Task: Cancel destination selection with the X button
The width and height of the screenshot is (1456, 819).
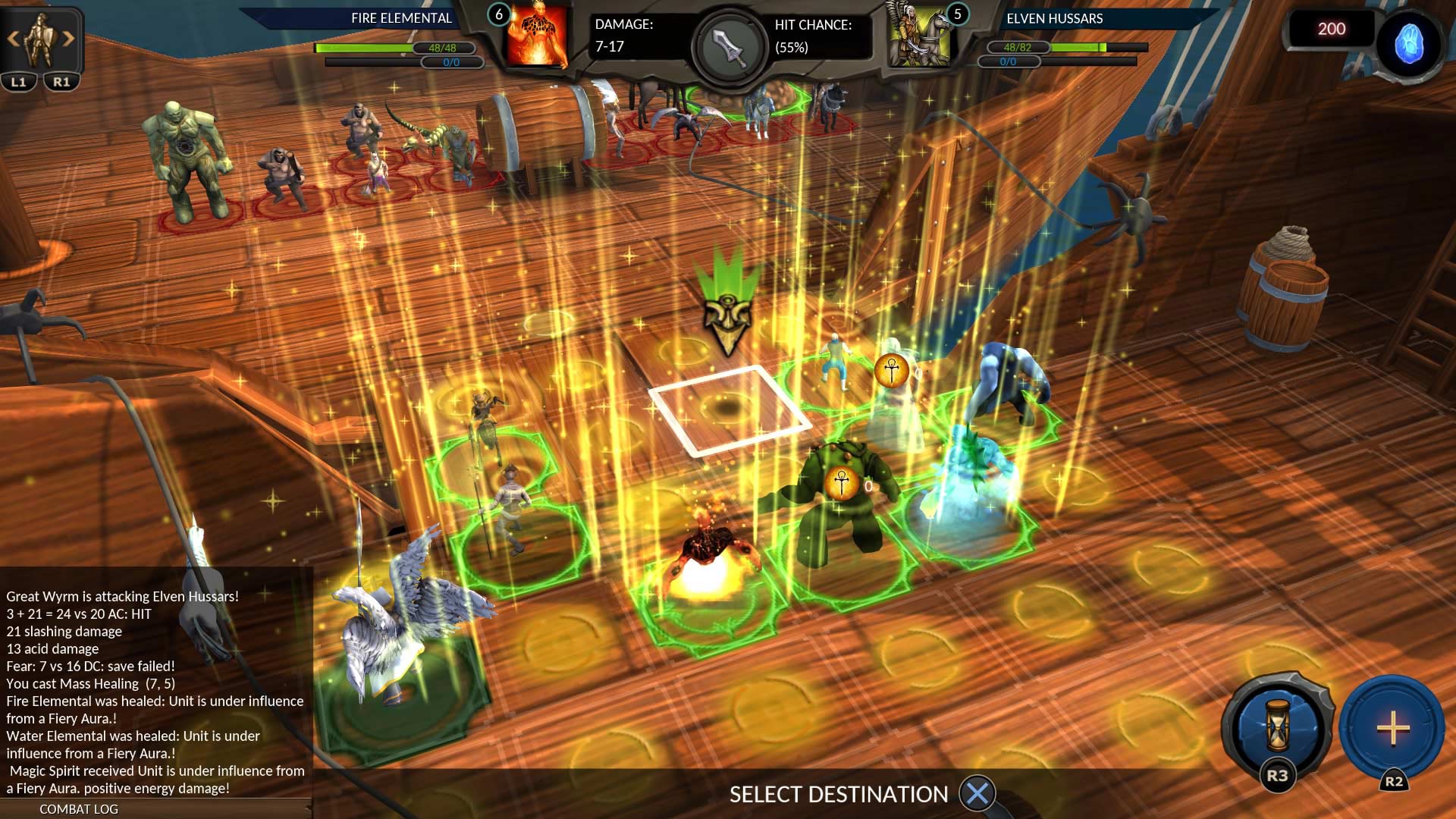Action: click(x=978, y=794)
